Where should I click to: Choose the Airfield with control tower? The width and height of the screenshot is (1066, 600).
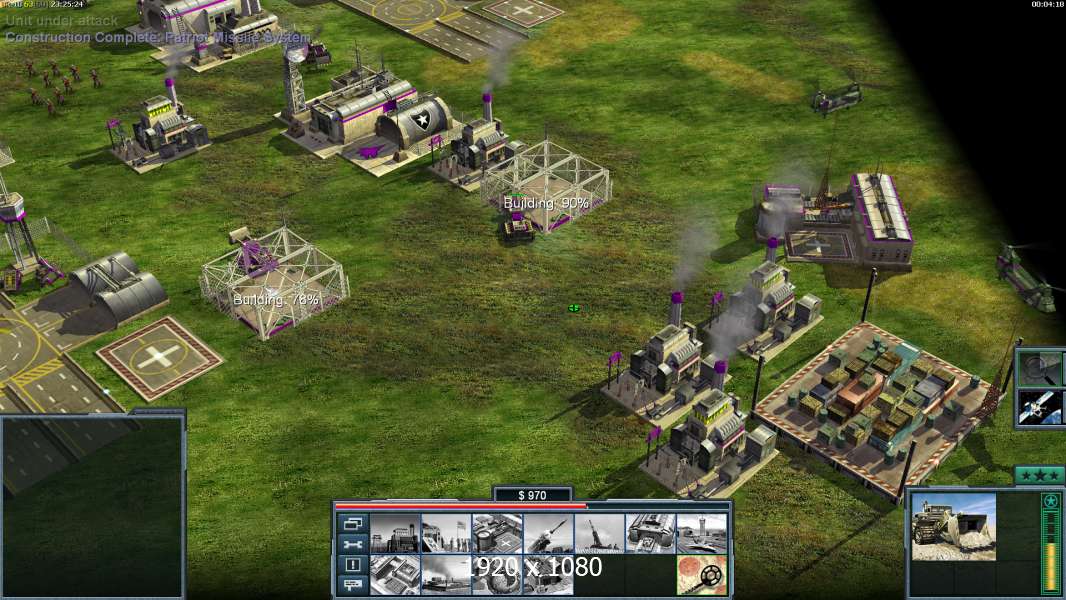(701, 533)
